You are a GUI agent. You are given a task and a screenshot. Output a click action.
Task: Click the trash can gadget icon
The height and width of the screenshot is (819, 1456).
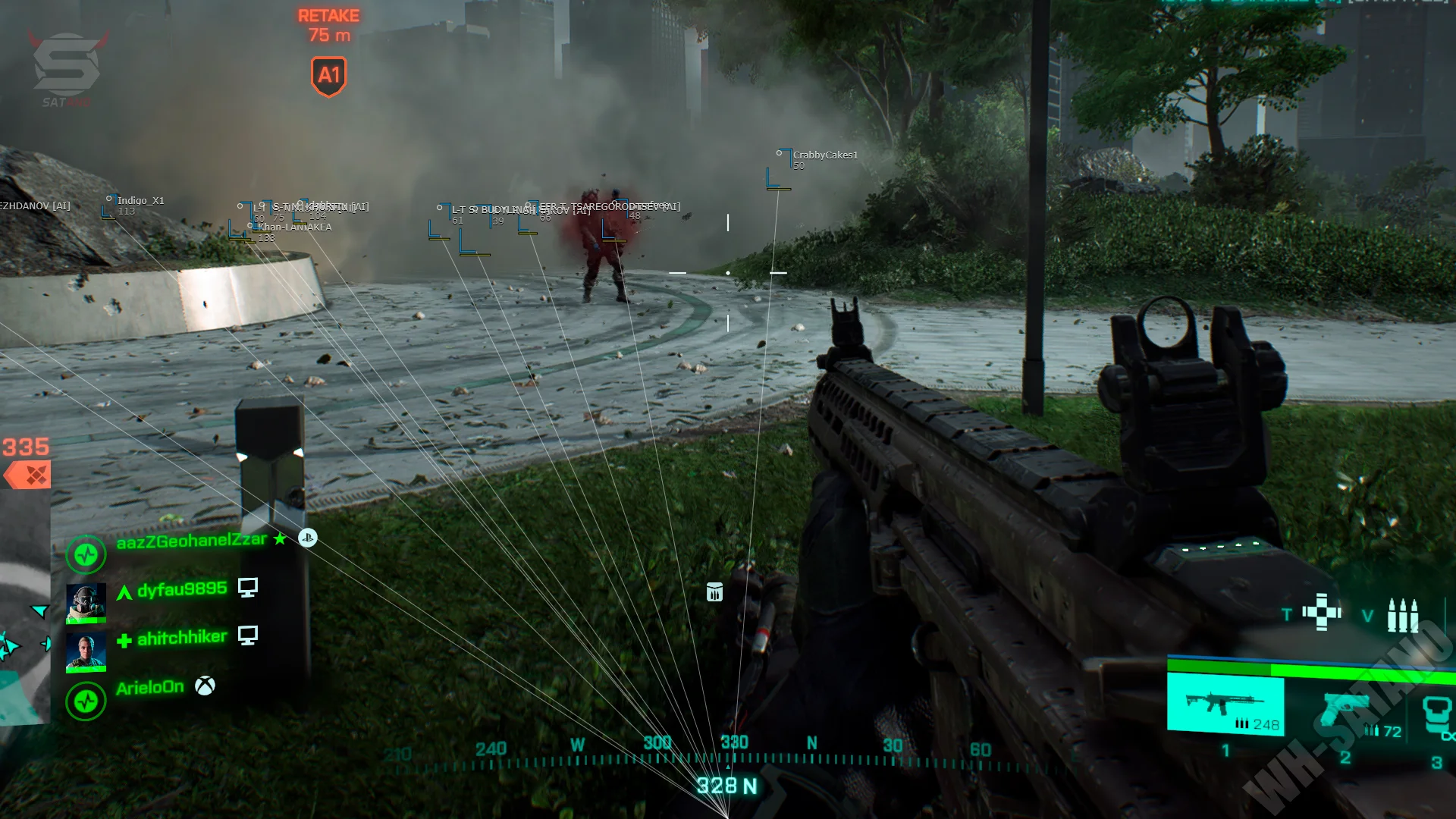coord(714,592)
